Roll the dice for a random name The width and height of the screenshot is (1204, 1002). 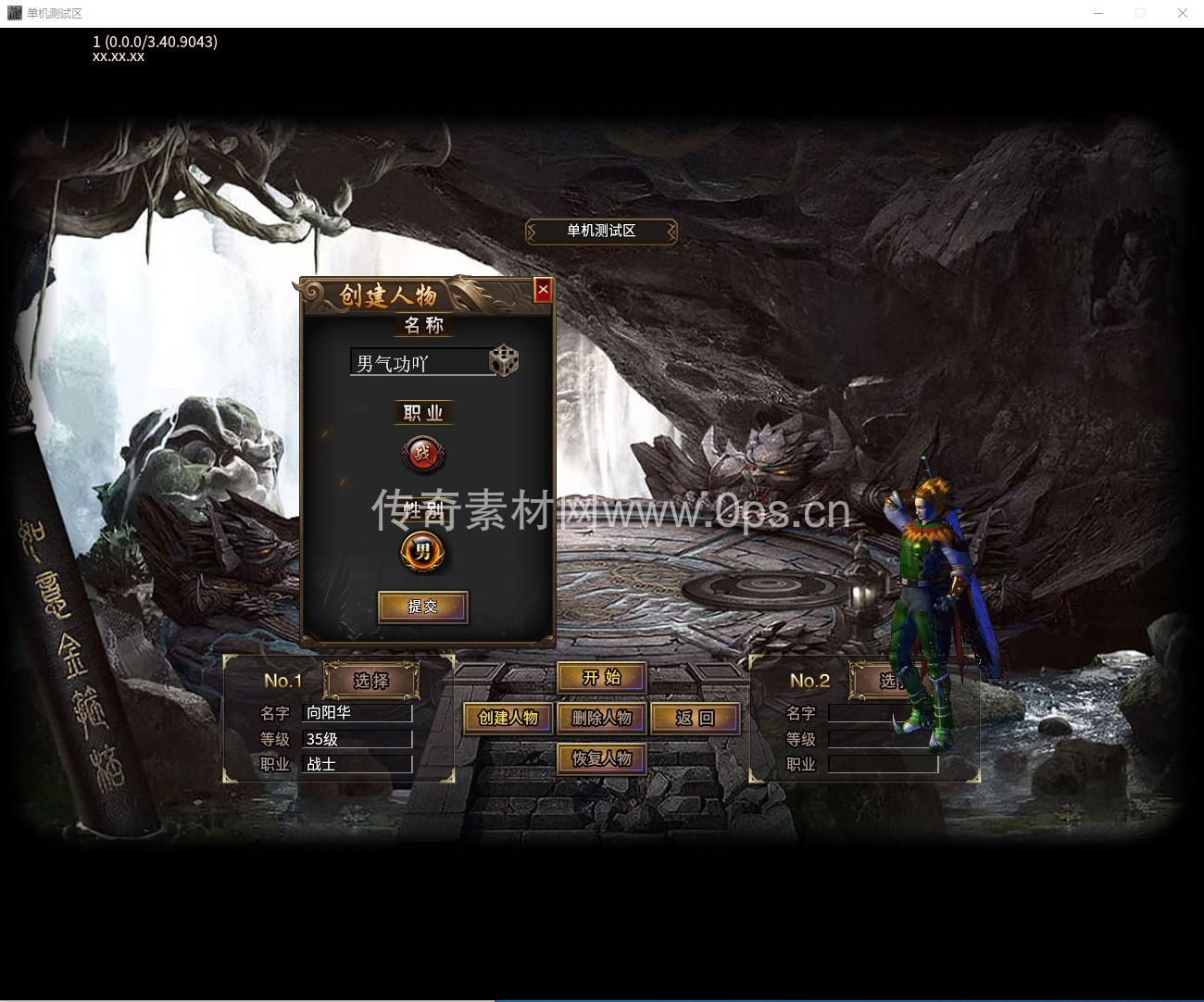[x=504, y=360]
